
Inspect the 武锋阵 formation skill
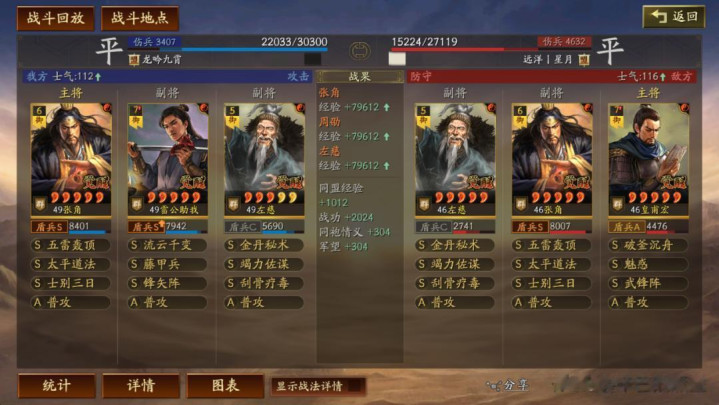pos(648,283)
